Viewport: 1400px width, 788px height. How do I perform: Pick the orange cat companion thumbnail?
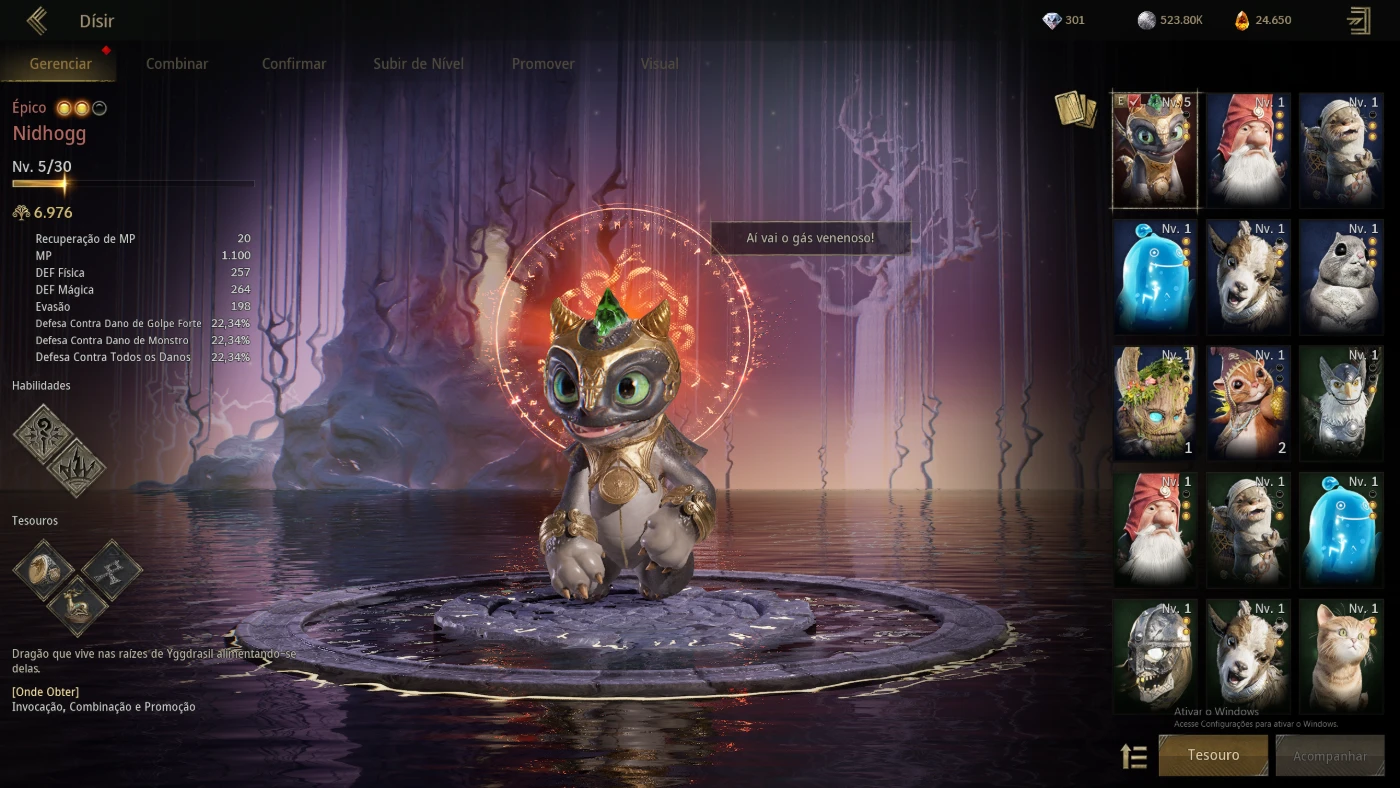coord(1340,655)
